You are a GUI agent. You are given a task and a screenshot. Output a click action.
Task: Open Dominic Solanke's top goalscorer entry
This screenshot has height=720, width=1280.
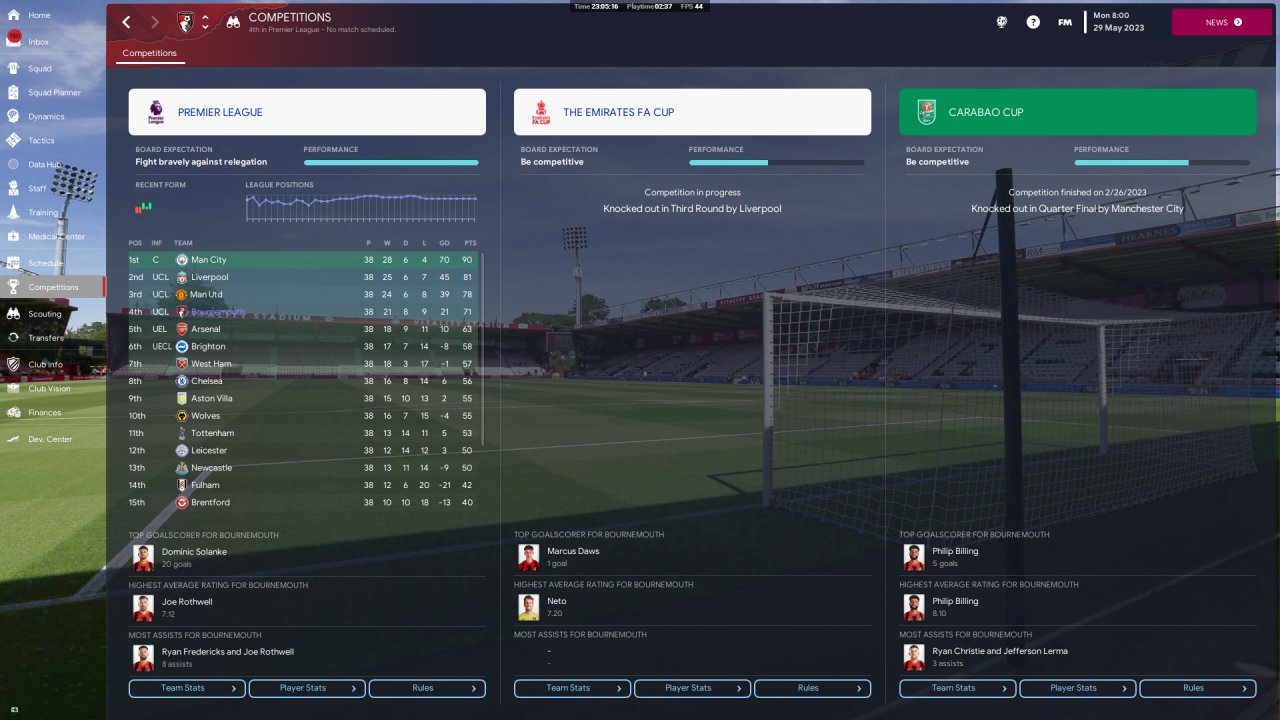194,552
